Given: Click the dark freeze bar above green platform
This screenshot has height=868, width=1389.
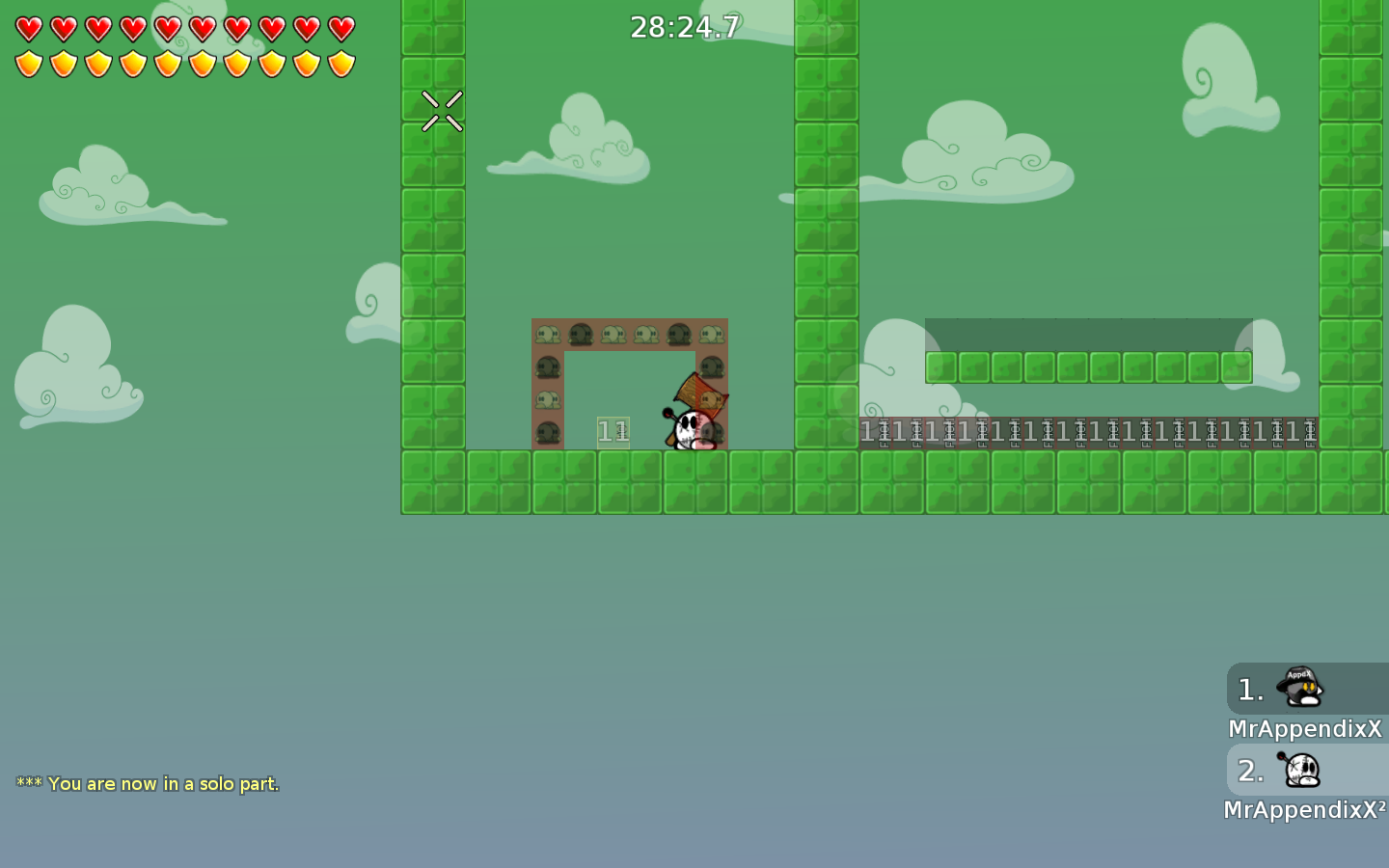Looking at the screenshot, I should (1088, 333).
